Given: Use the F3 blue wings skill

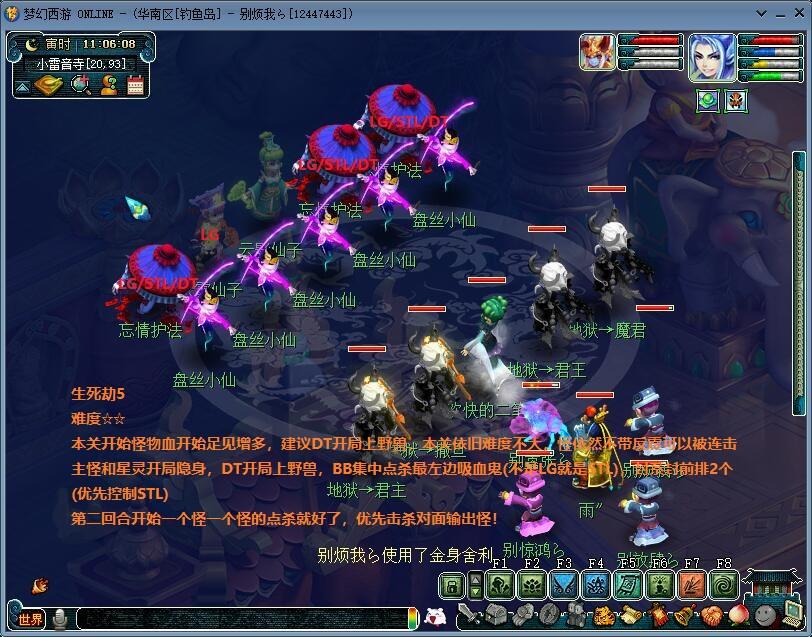Looking at the screenshot, I should click(x=564, y=585).
